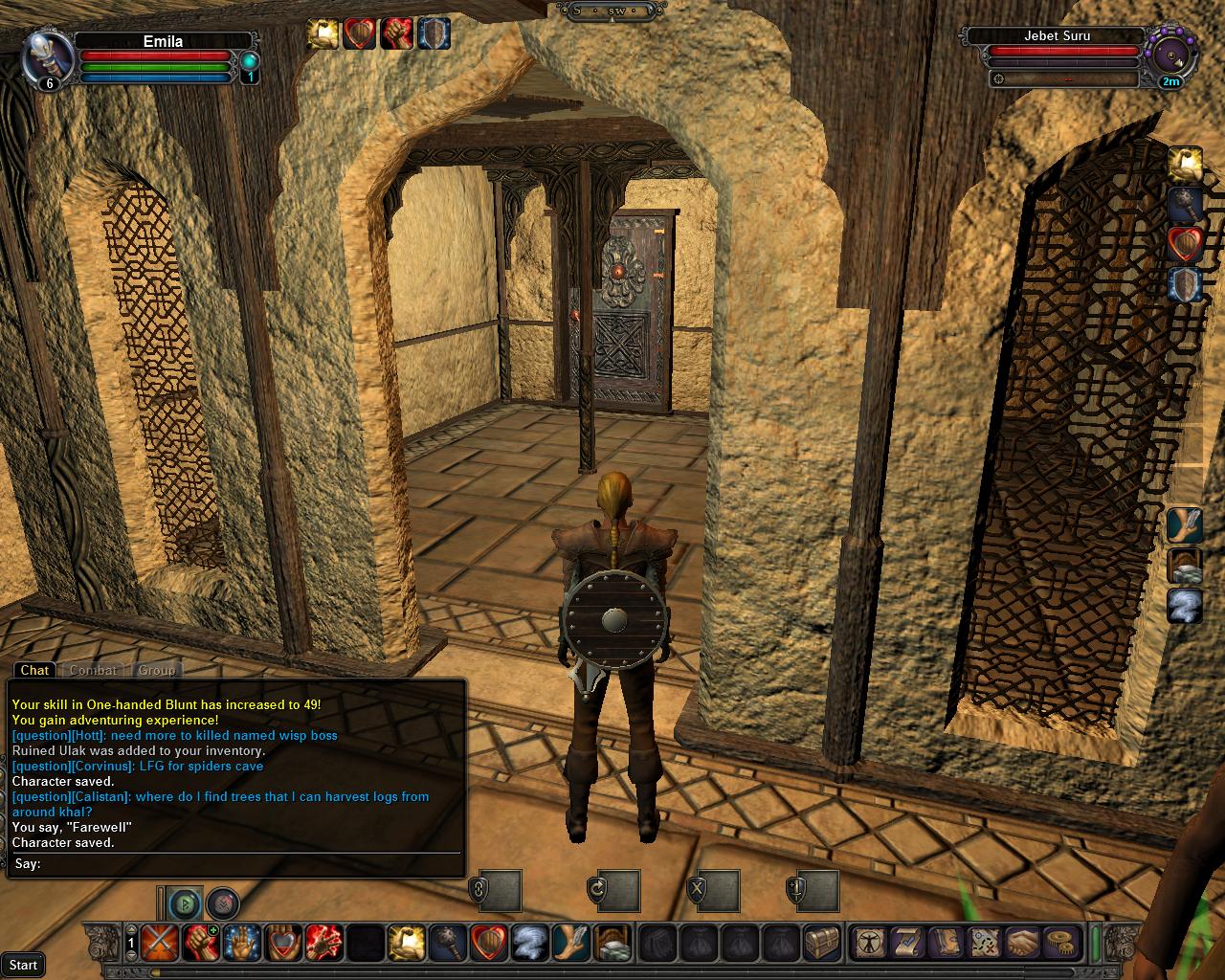The width and height of the screenshot is (1225, 980).
Task: Activate the winged foot speed ability on hotbar
Action: click(x=569, y=944)
